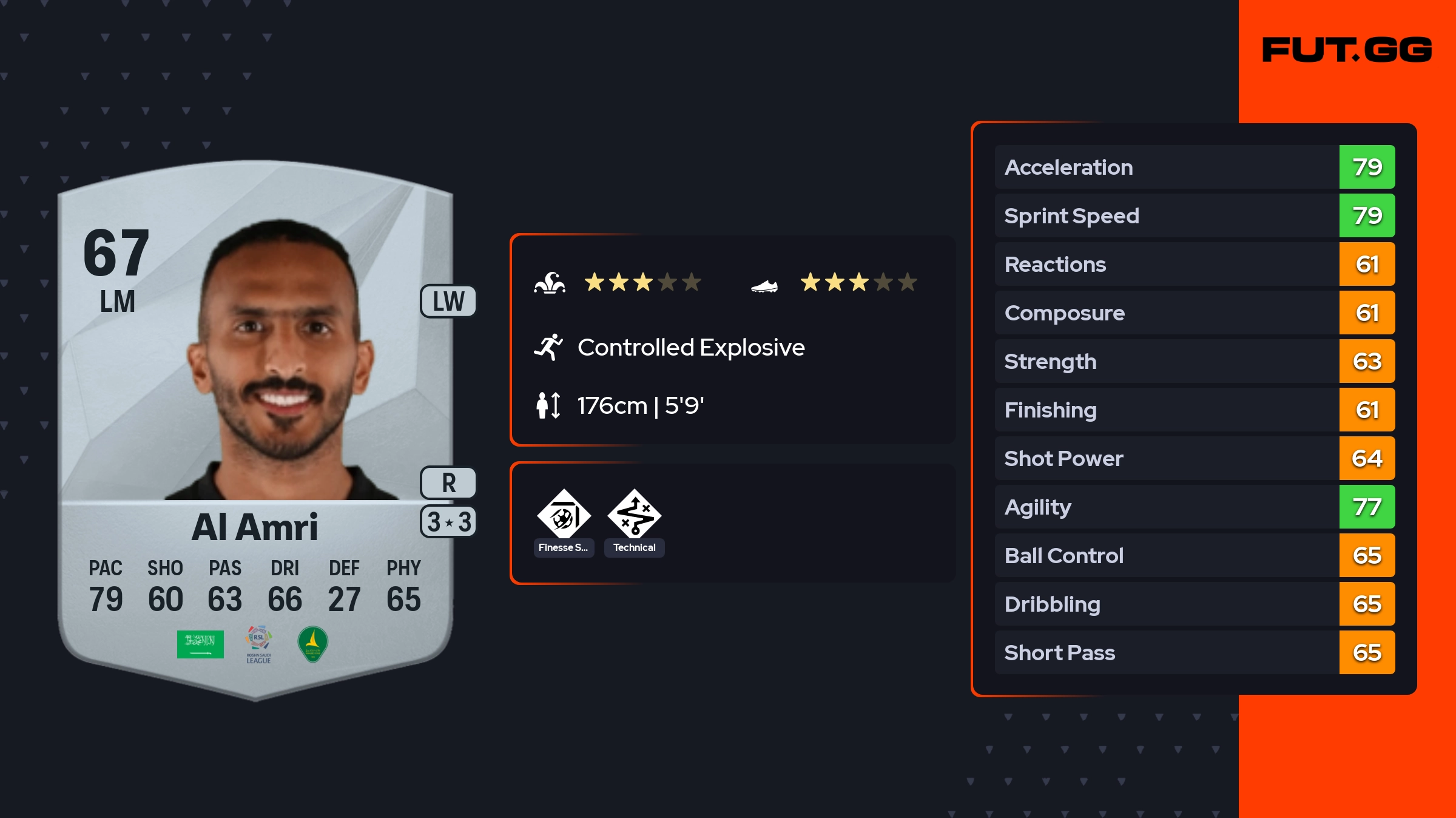Select the green club crest on the card

(313, 644)
